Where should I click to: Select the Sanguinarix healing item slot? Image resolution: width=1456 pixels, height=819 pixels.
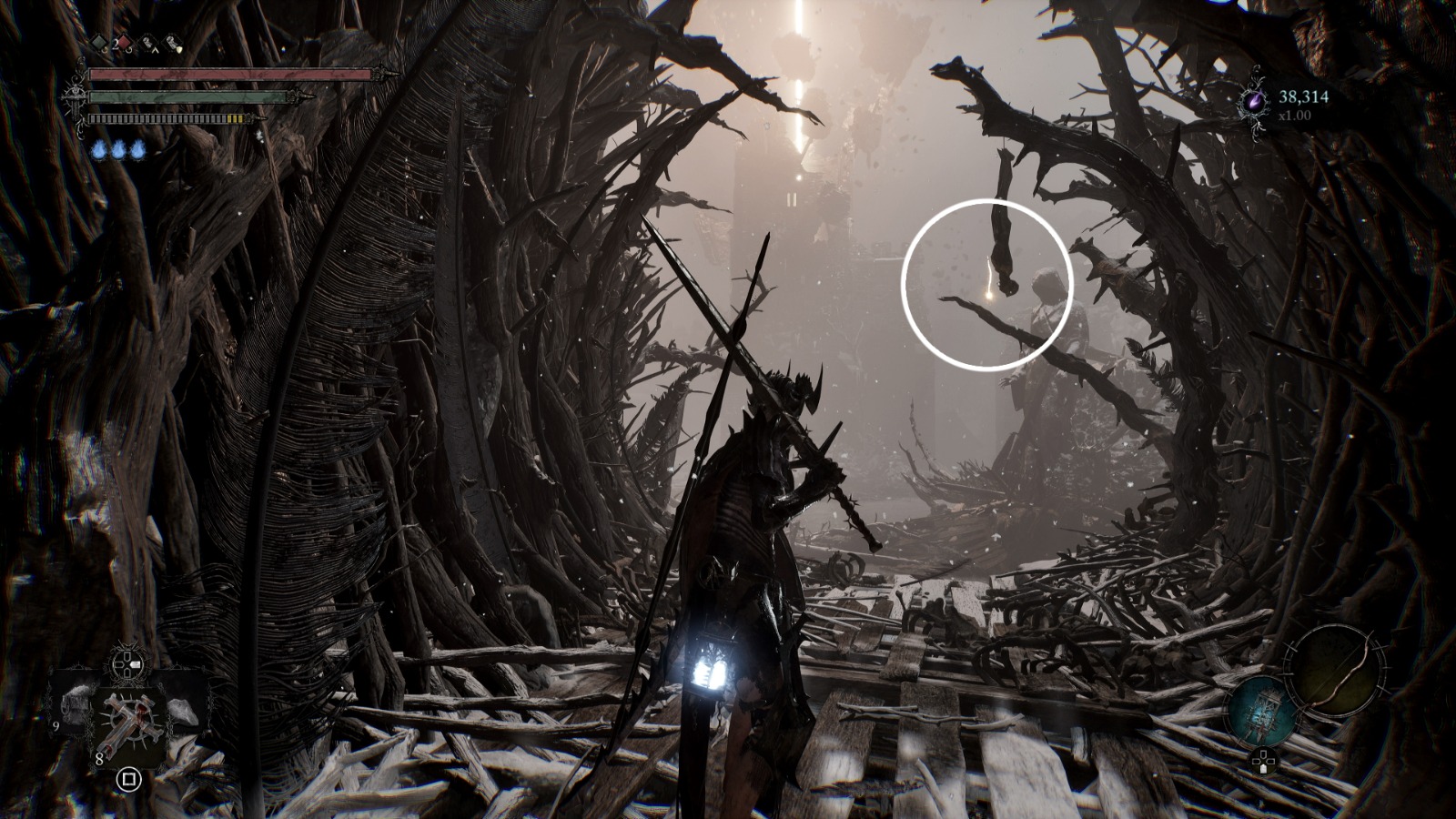click(128, 722)
